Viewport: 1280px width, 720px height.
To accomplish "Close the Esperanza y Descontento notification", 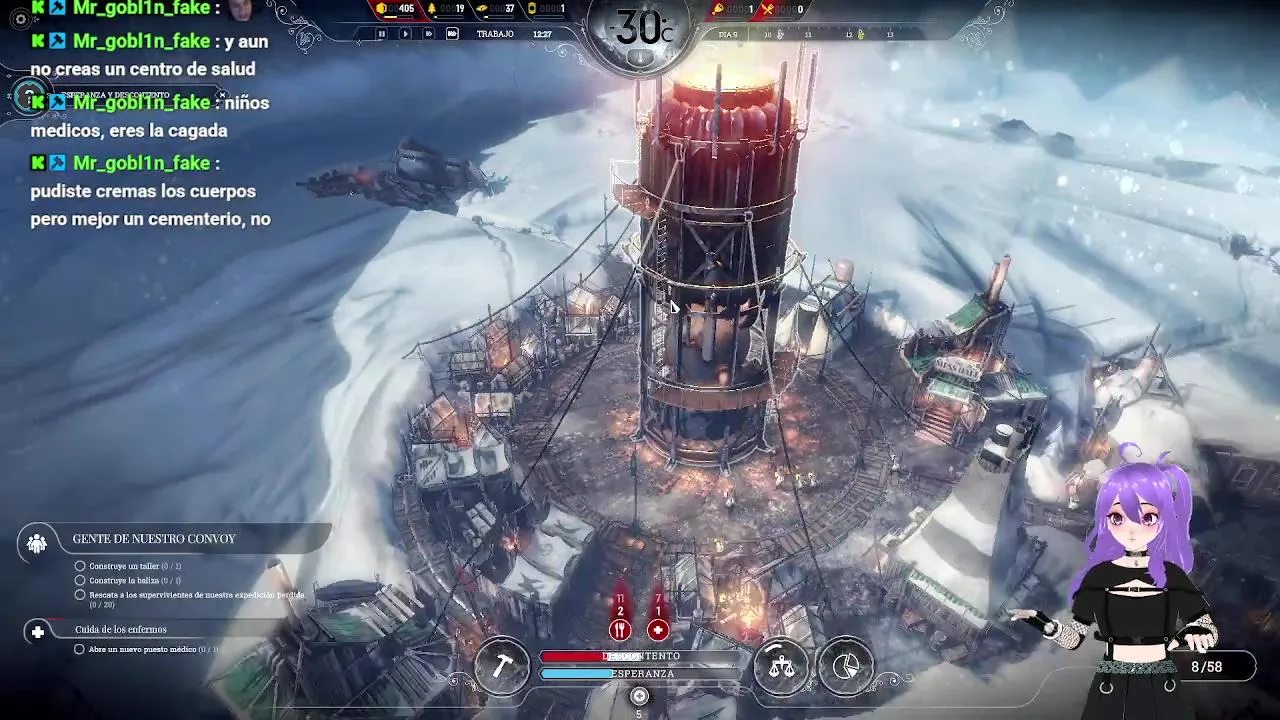I will [x=222, y=95].
